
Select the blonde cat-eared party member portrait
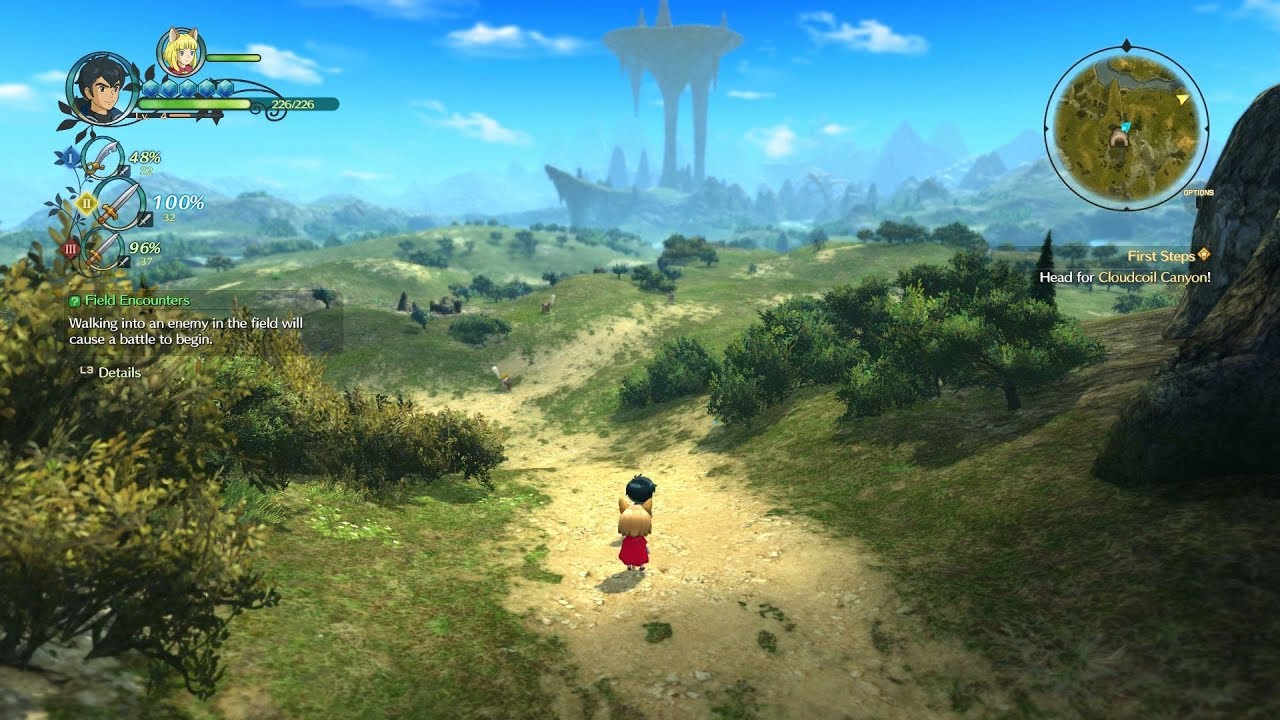[x=181, y=53]
